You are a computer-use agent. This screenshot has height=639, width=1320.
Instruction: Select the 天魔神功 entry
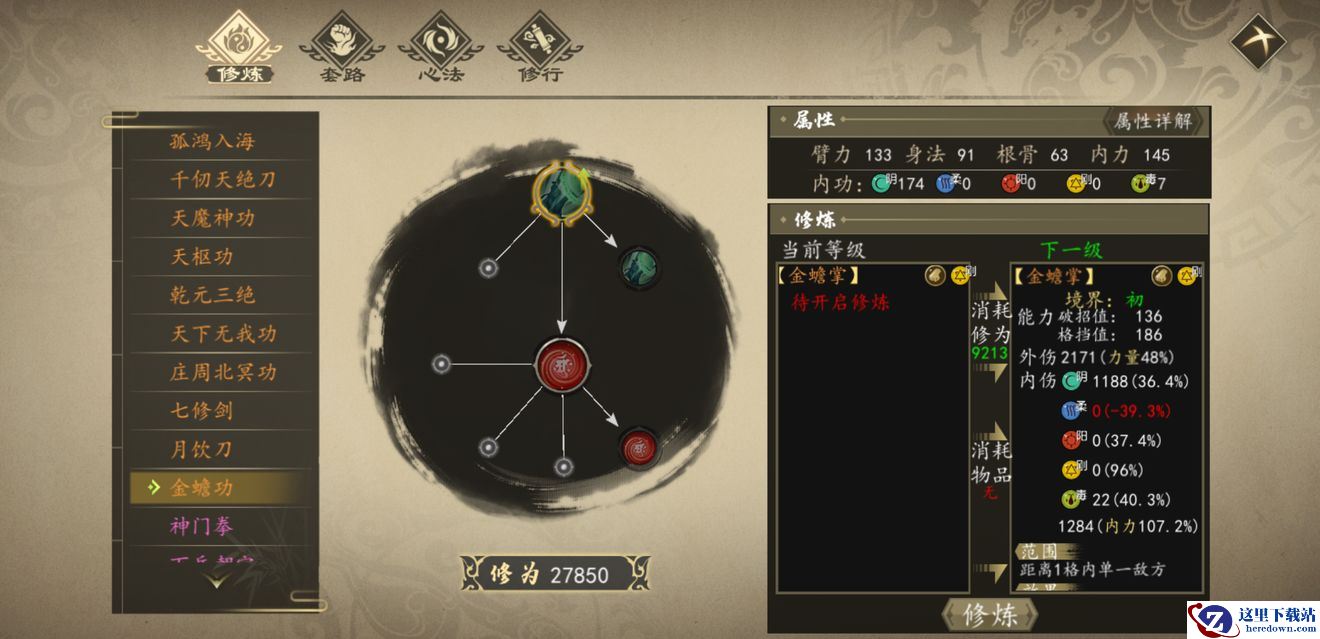pyautogui.click(x=213, y=218)
